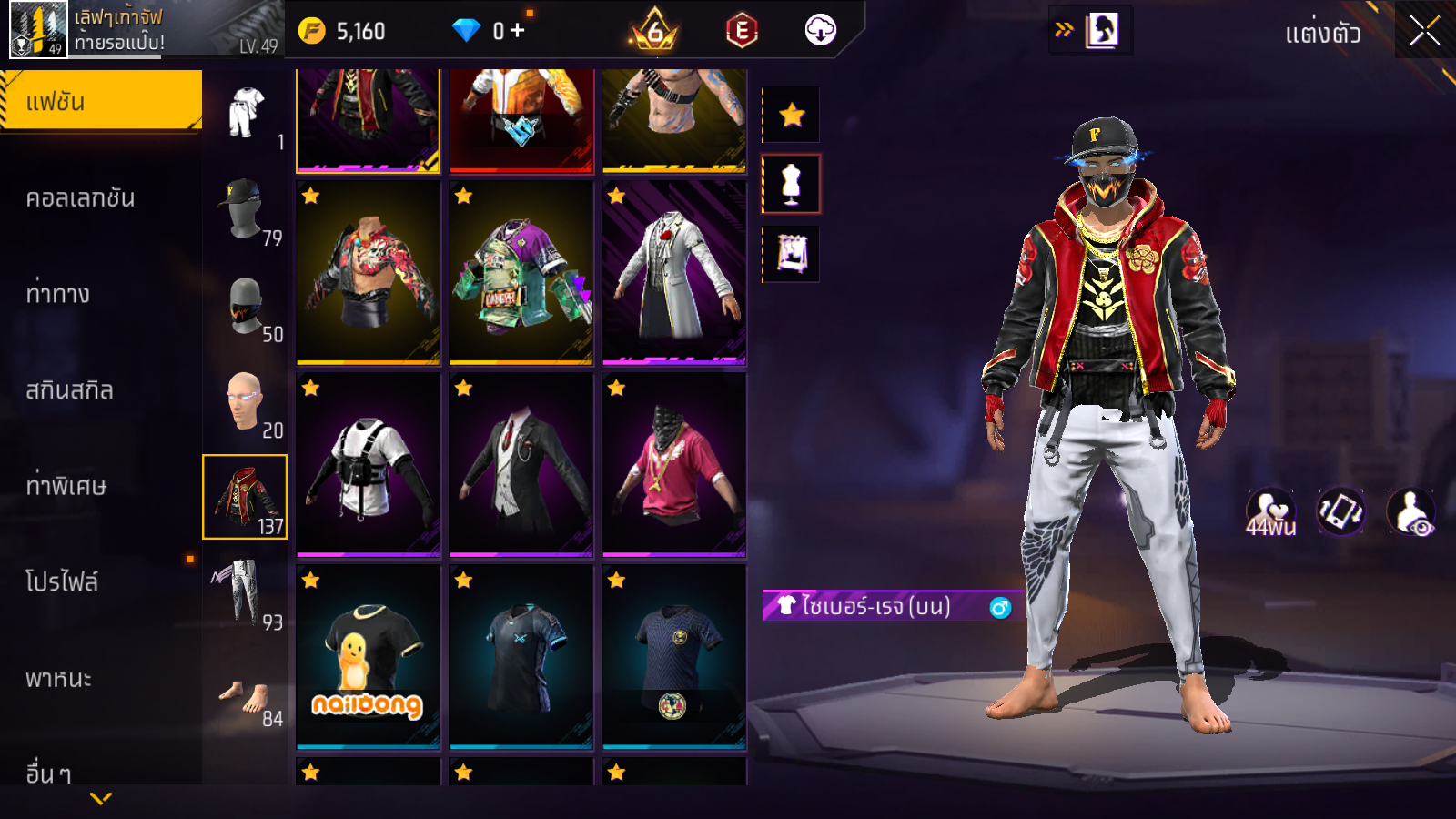Screen dimensions: 1456x819
Task: Choose the black chick t-shirt
Action: (x=368, y=657)
